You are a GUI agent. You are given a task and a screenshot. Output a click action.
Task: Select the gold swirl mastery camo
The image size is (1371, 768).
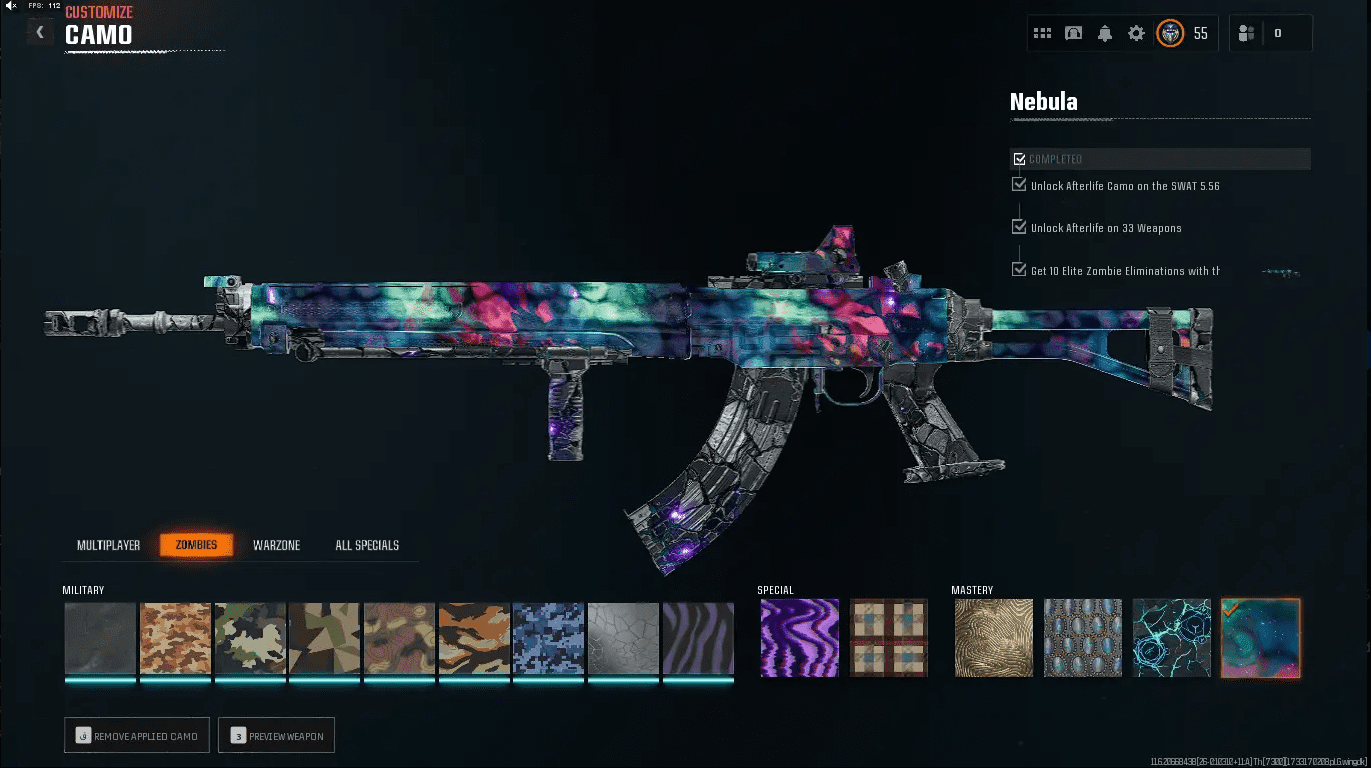[x=992, y=638]
